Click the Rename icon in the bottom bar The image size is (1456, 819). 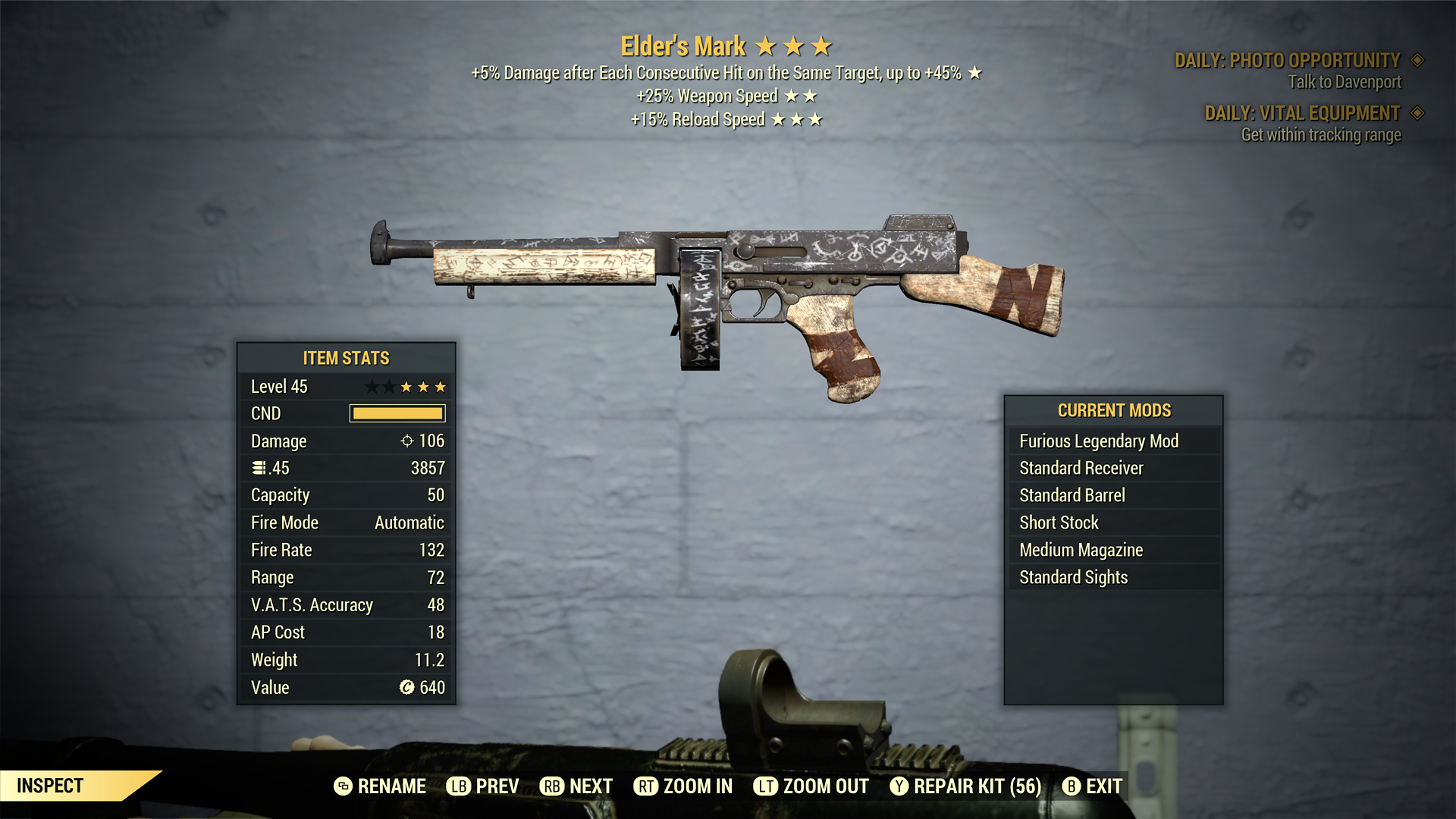[x=344, y=786]
